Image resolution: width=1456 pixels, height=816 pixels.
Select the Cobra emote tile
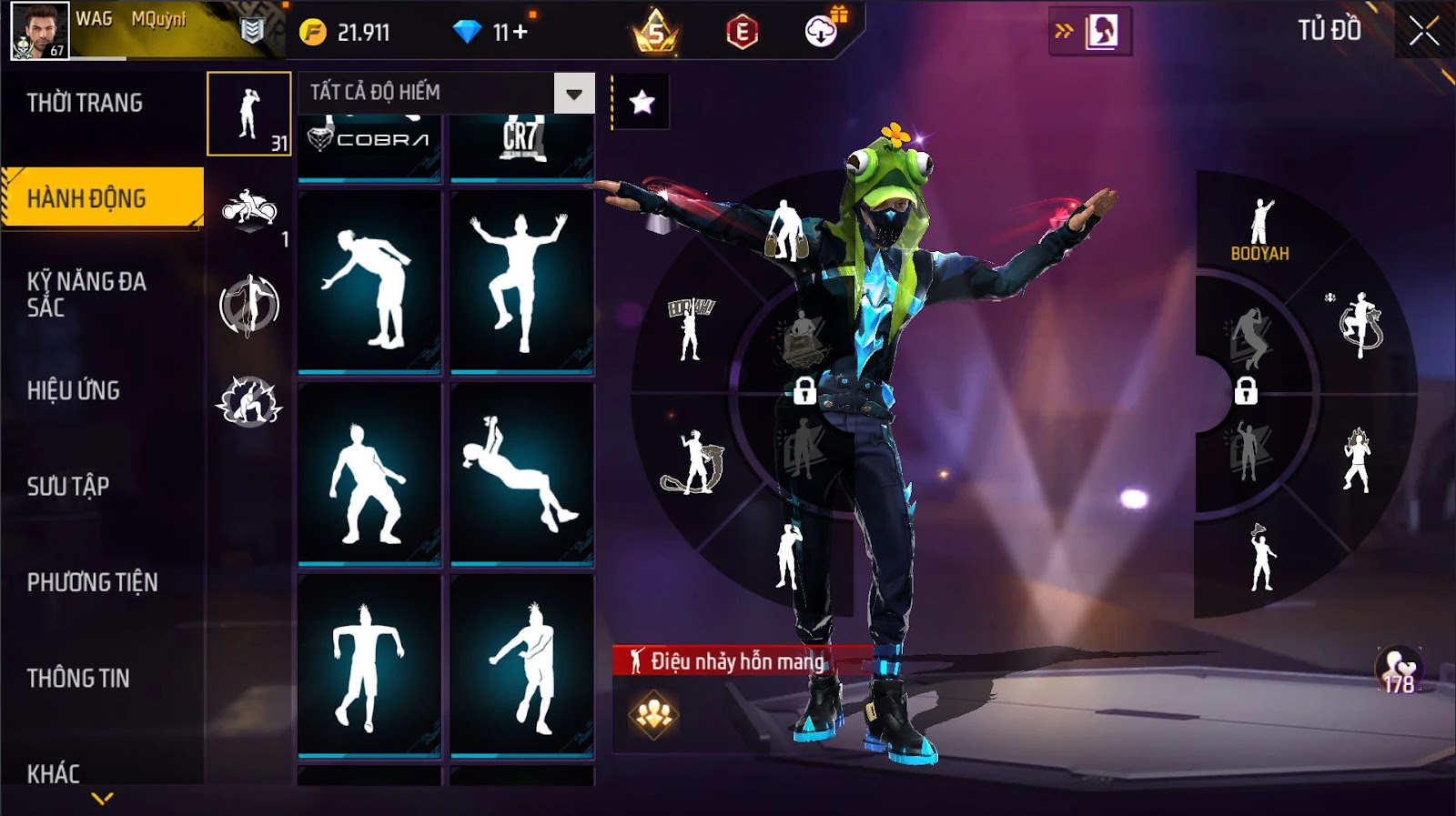(x=369, y=146)
